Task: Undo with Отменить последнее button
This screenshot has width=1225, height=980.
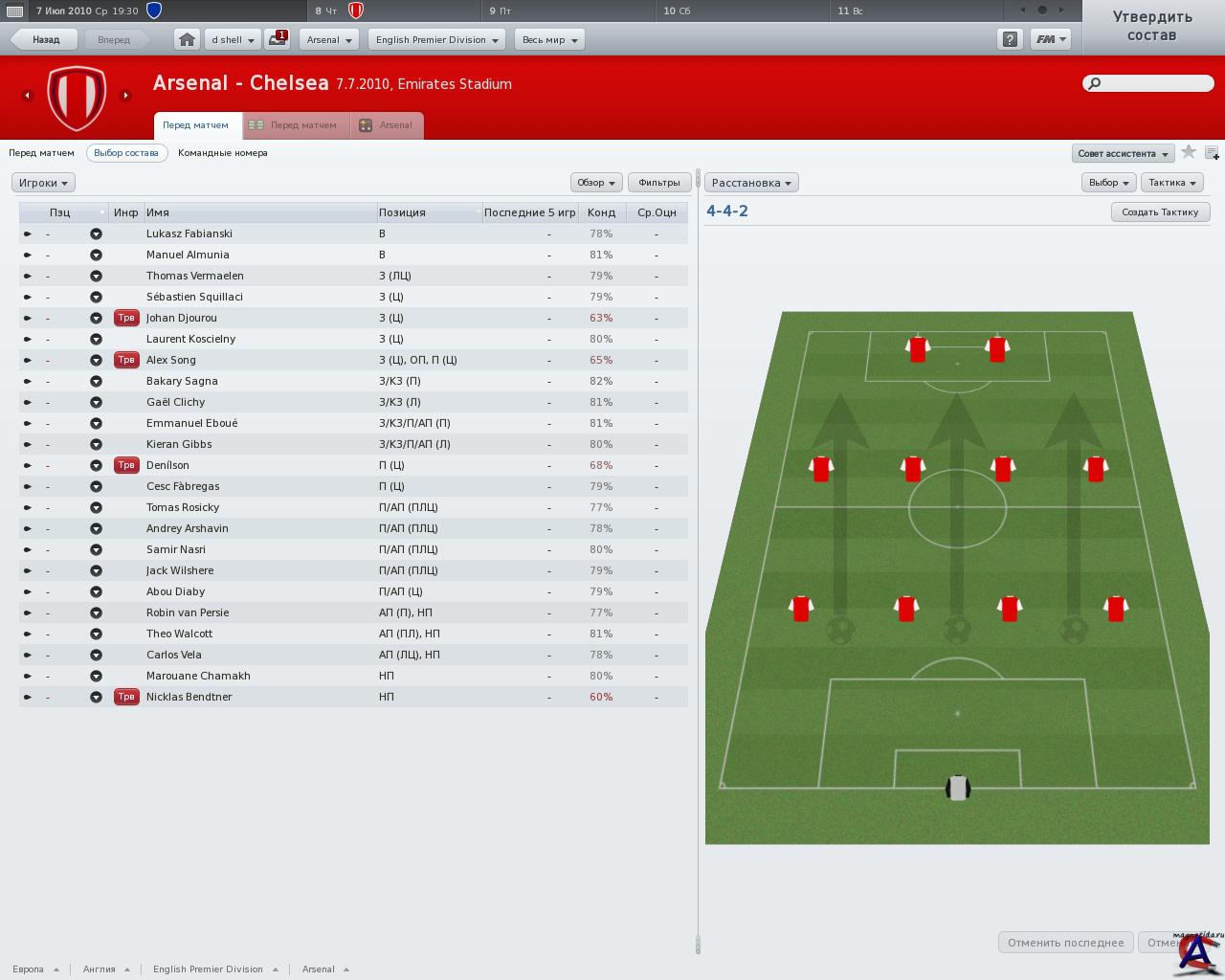Action: point(1065,943)
